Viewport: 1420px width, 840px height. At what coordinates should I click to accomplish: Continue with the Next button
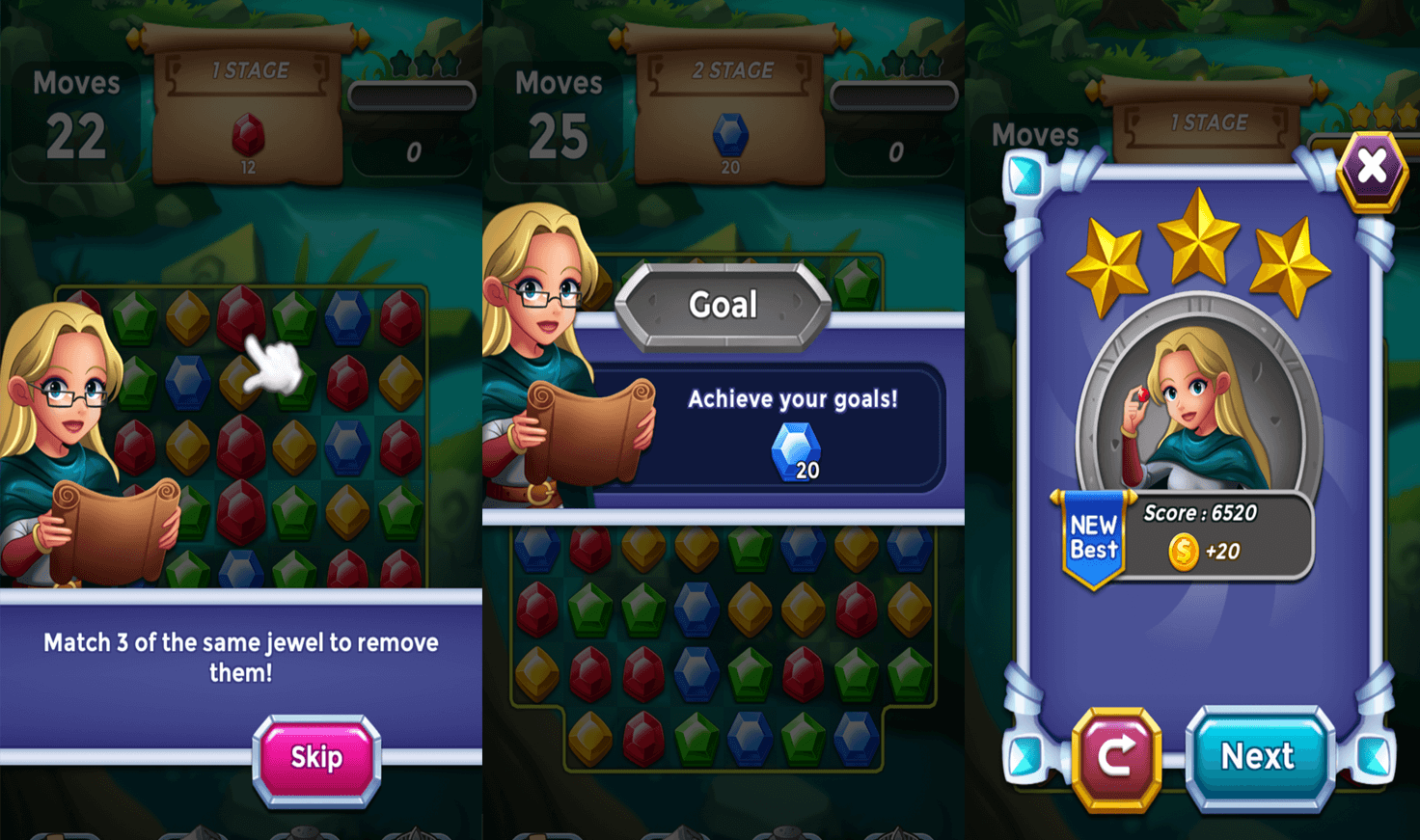1258,757
